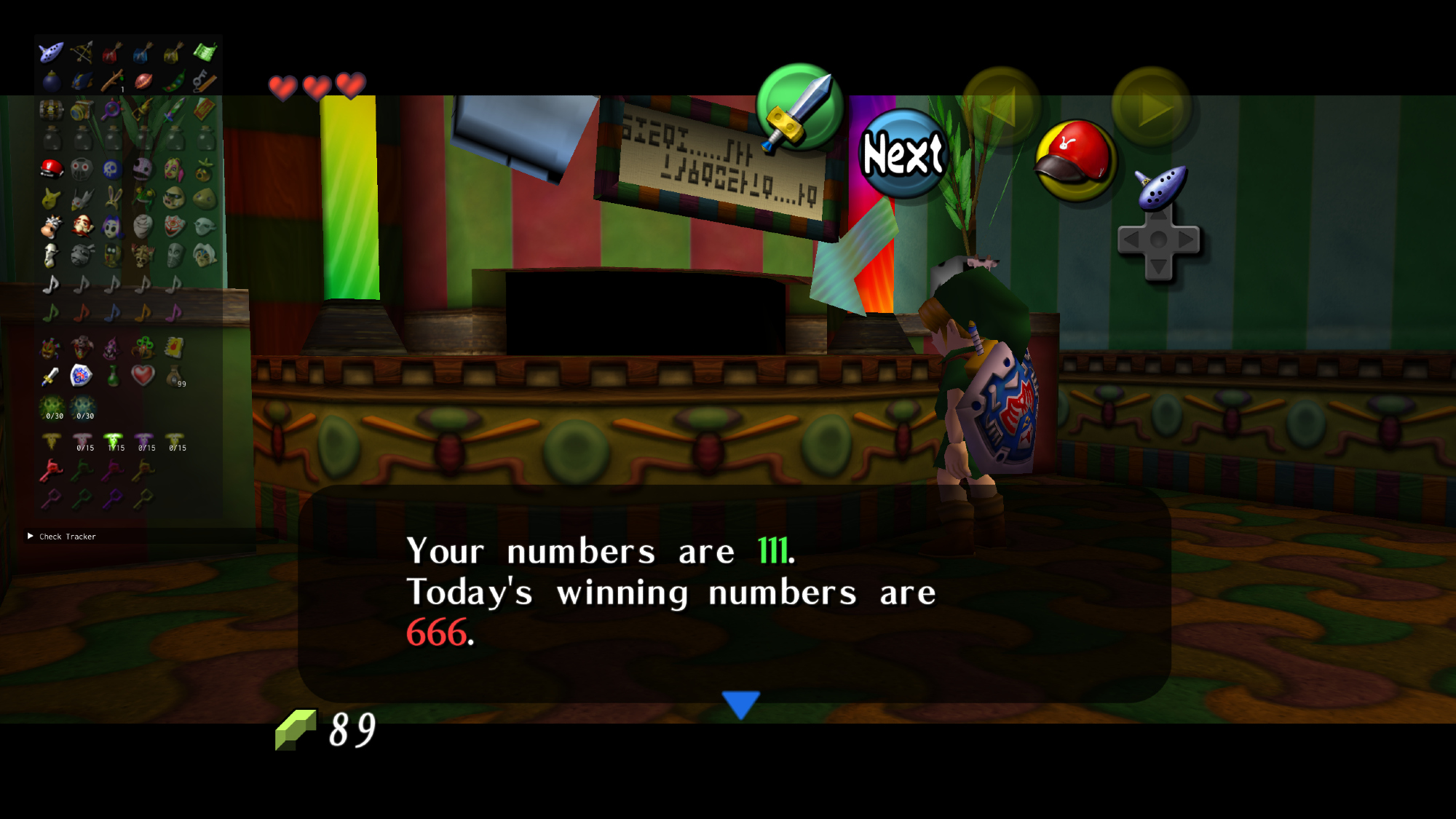Click the Bombers' Notebook tracker icon
This screenshot has height=819, width=1456.
click(x=174, y=347)
